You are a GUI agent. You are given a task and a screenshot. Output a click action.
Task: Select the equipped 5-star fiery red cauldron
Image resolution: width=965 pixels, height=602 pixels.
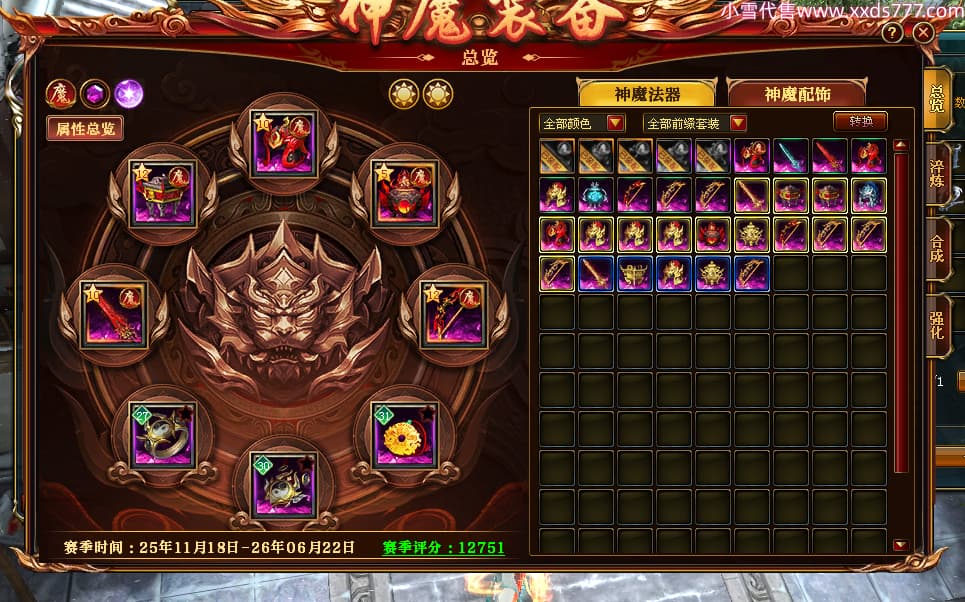coord(404,193)
